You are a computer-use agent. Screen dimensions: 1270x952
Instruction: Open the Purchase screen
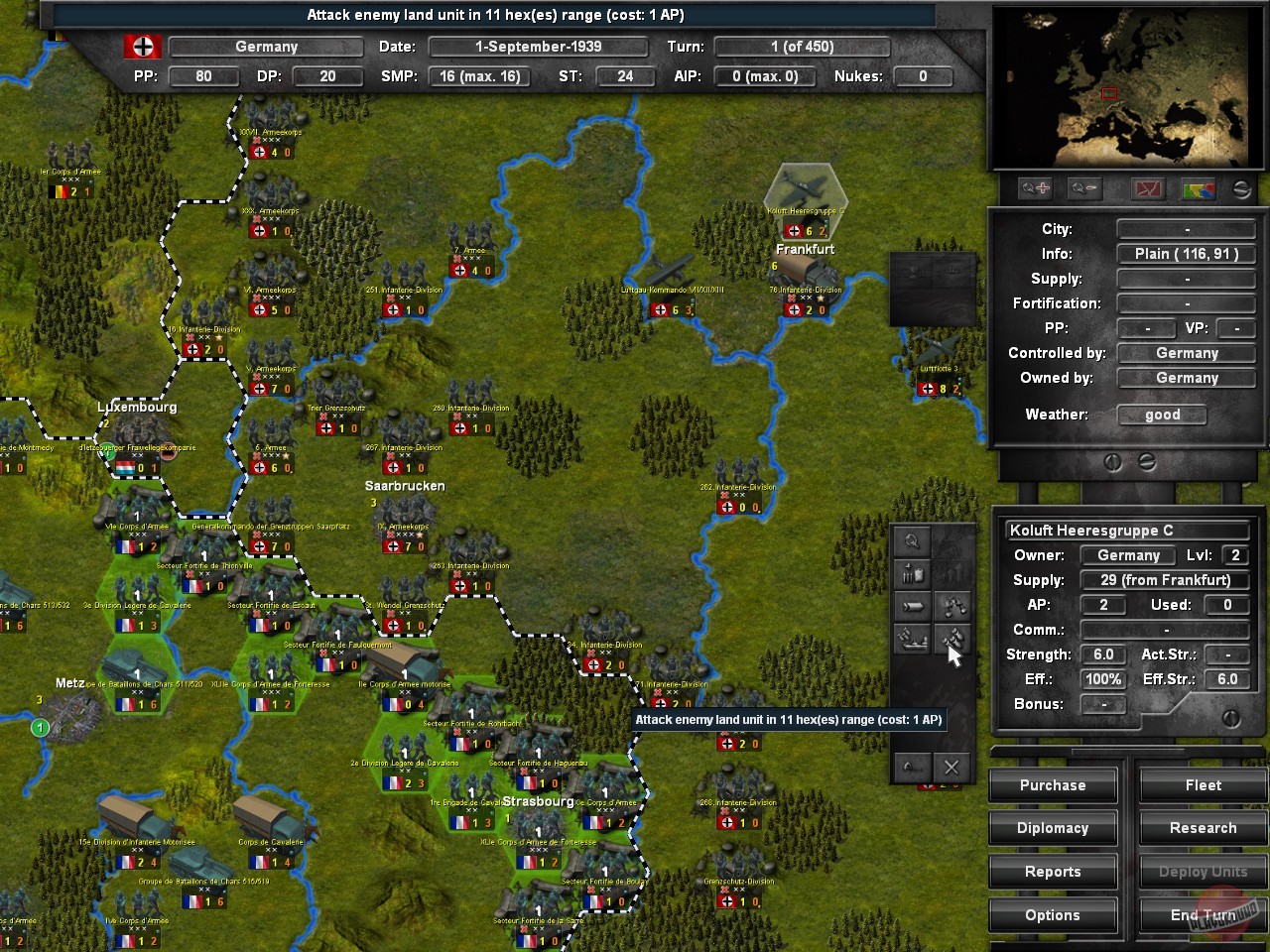(x=1053, y=784)
